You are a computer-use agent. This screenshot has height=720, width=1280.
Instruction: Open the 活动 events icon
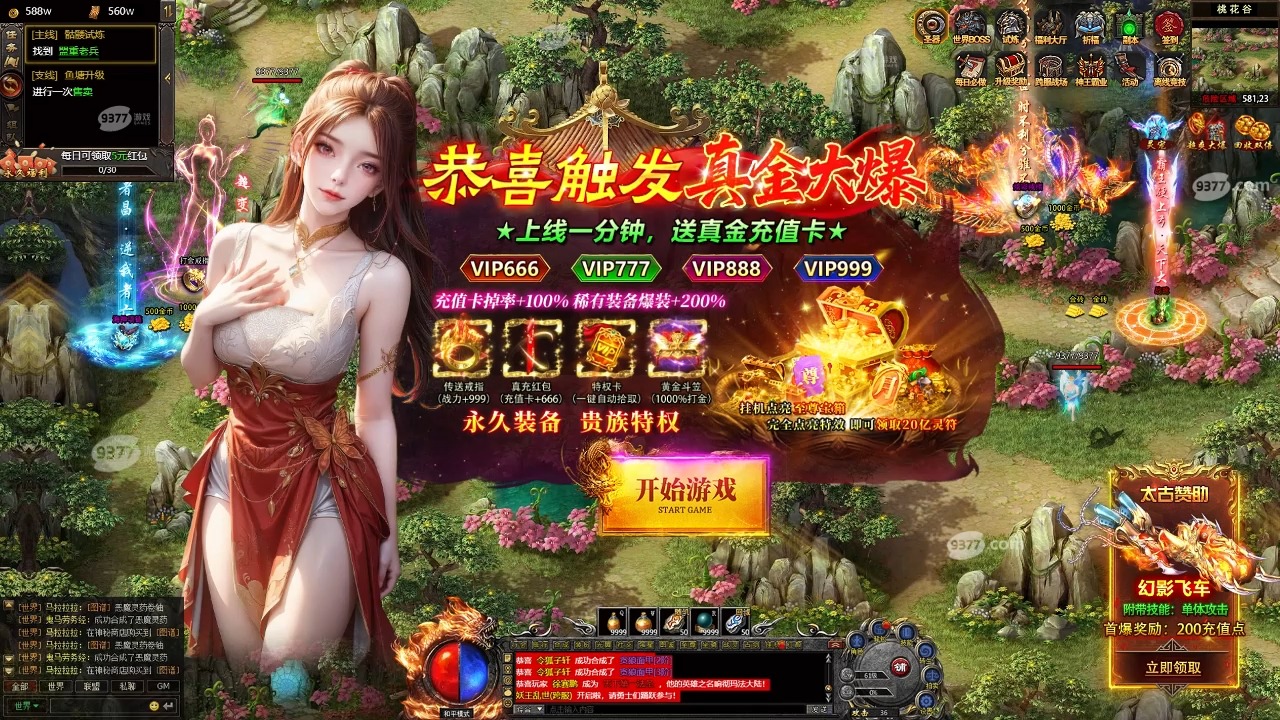coord(1129,65)
